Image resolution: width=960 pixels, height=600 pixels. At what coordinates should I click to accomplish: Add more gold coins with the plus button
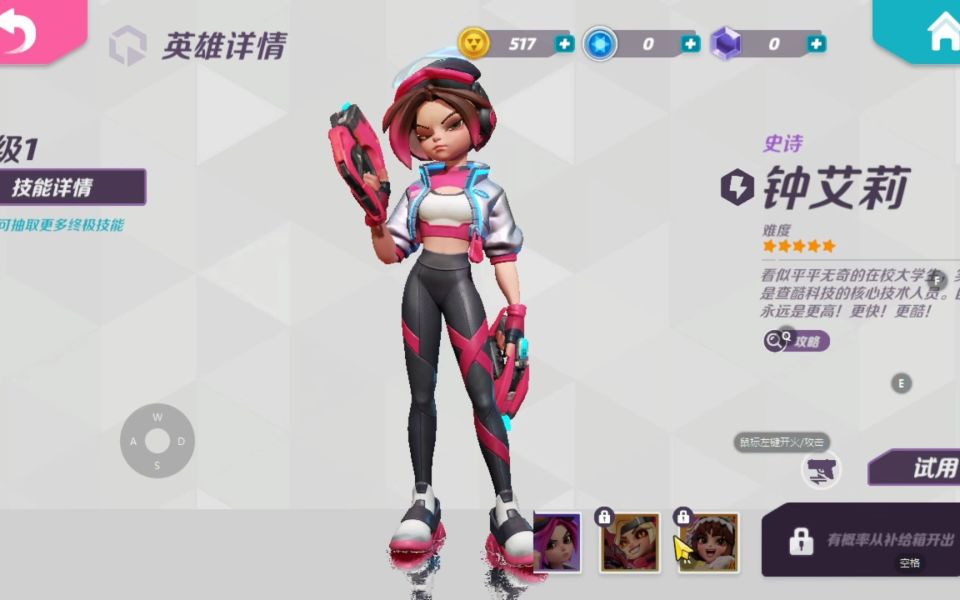click(565, 44)
